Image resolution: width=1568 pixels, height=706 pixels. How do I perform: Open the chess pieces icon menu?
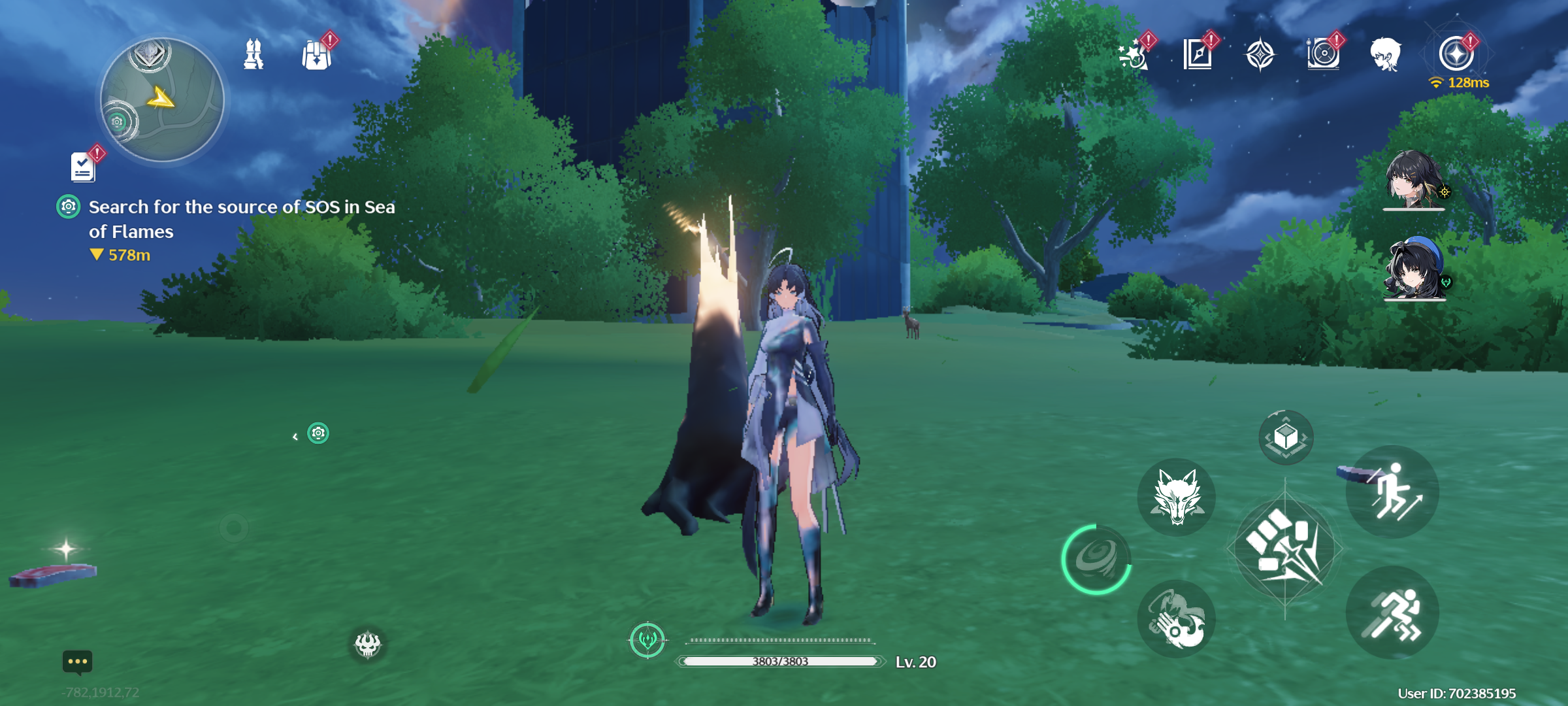253,54
